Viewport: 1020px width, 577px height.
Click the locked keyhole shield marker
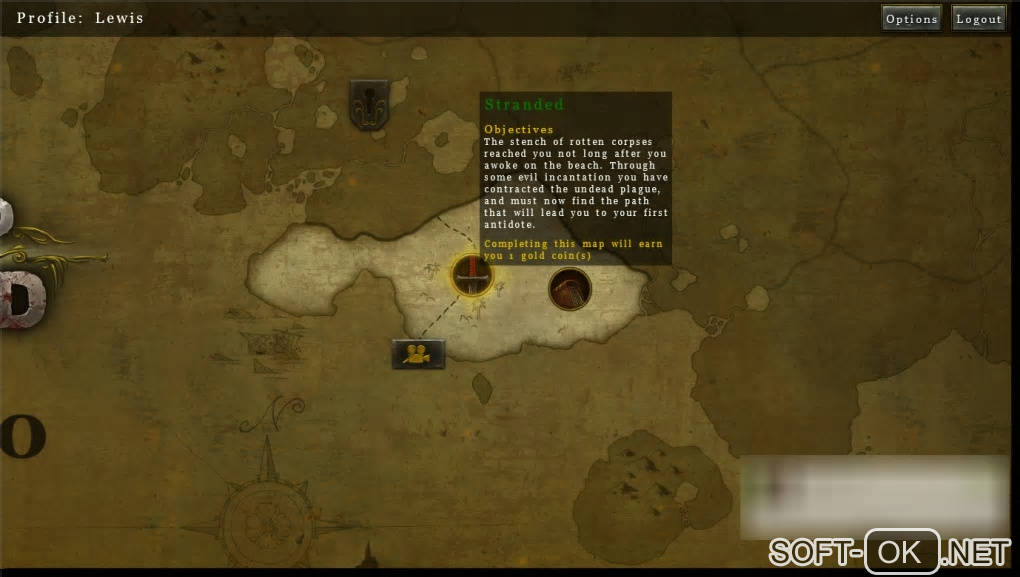(369, 105)
